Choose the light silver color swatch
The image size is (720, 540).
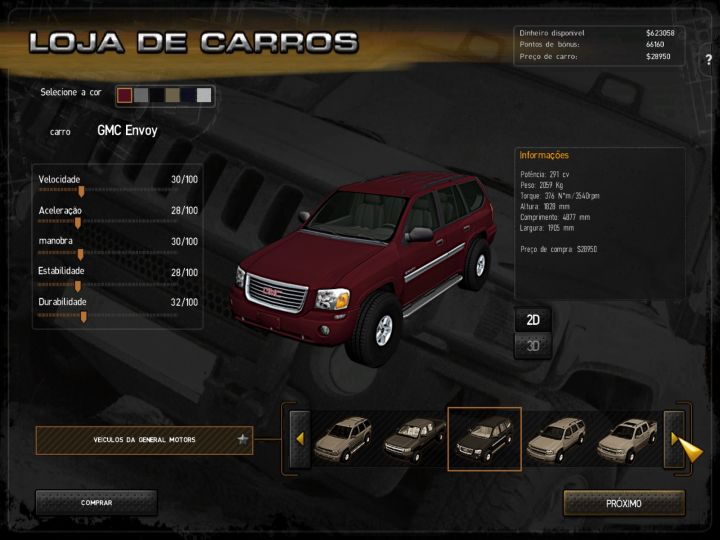coord(204,95)
